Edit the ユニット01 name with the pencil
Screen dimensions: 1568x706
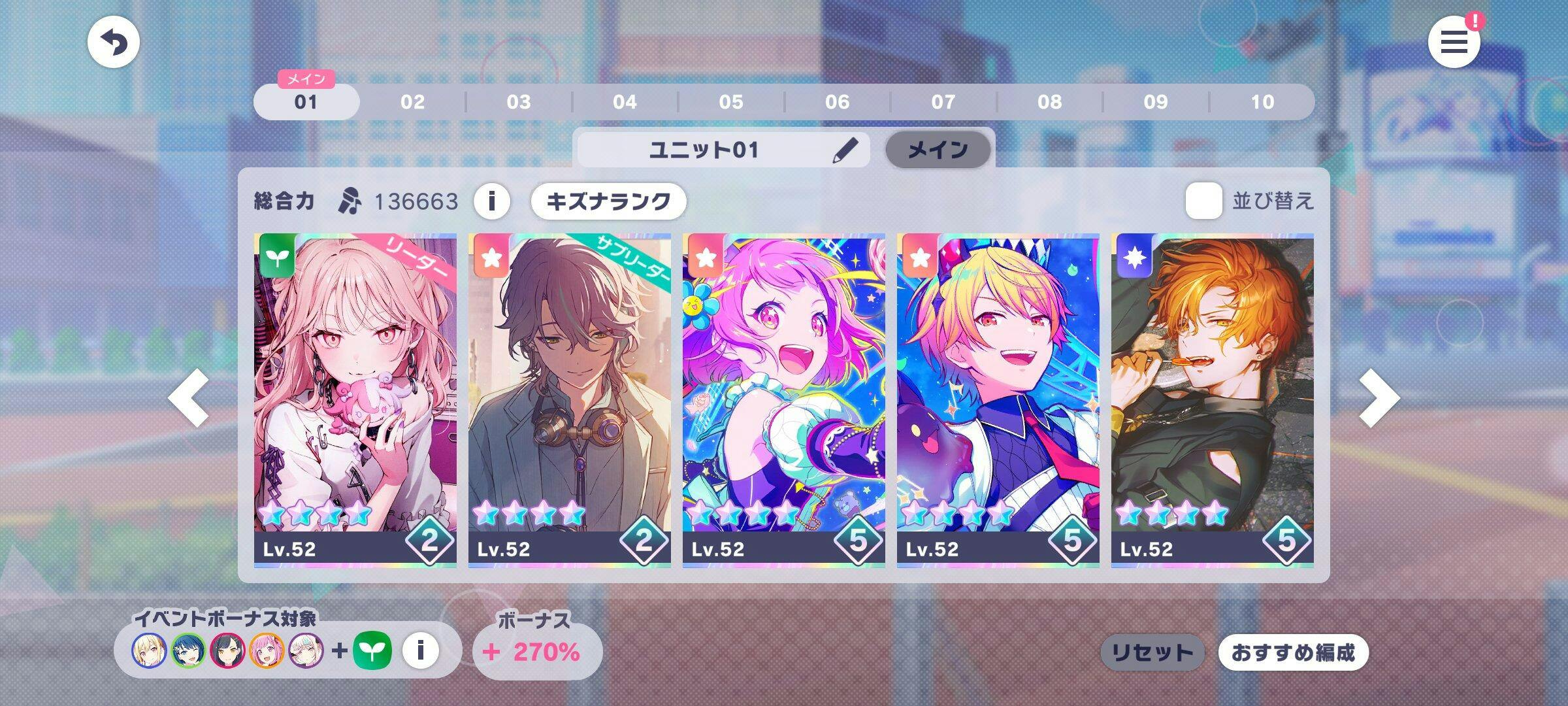pos(845,150)
